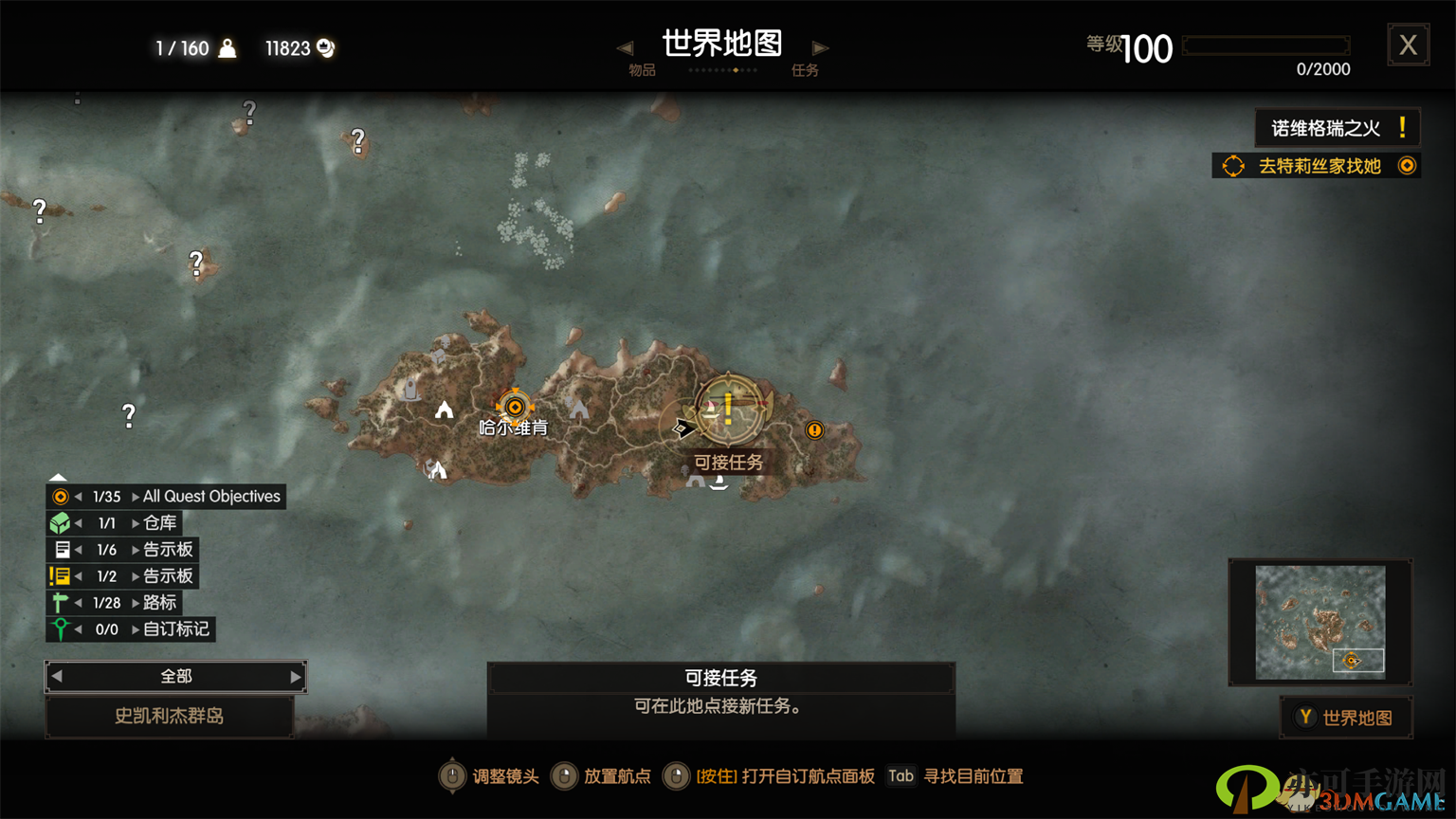Click the minimap thumbnail in bottom-right corner
This screenshot has width=1456, height=819.
[1319, 621]
